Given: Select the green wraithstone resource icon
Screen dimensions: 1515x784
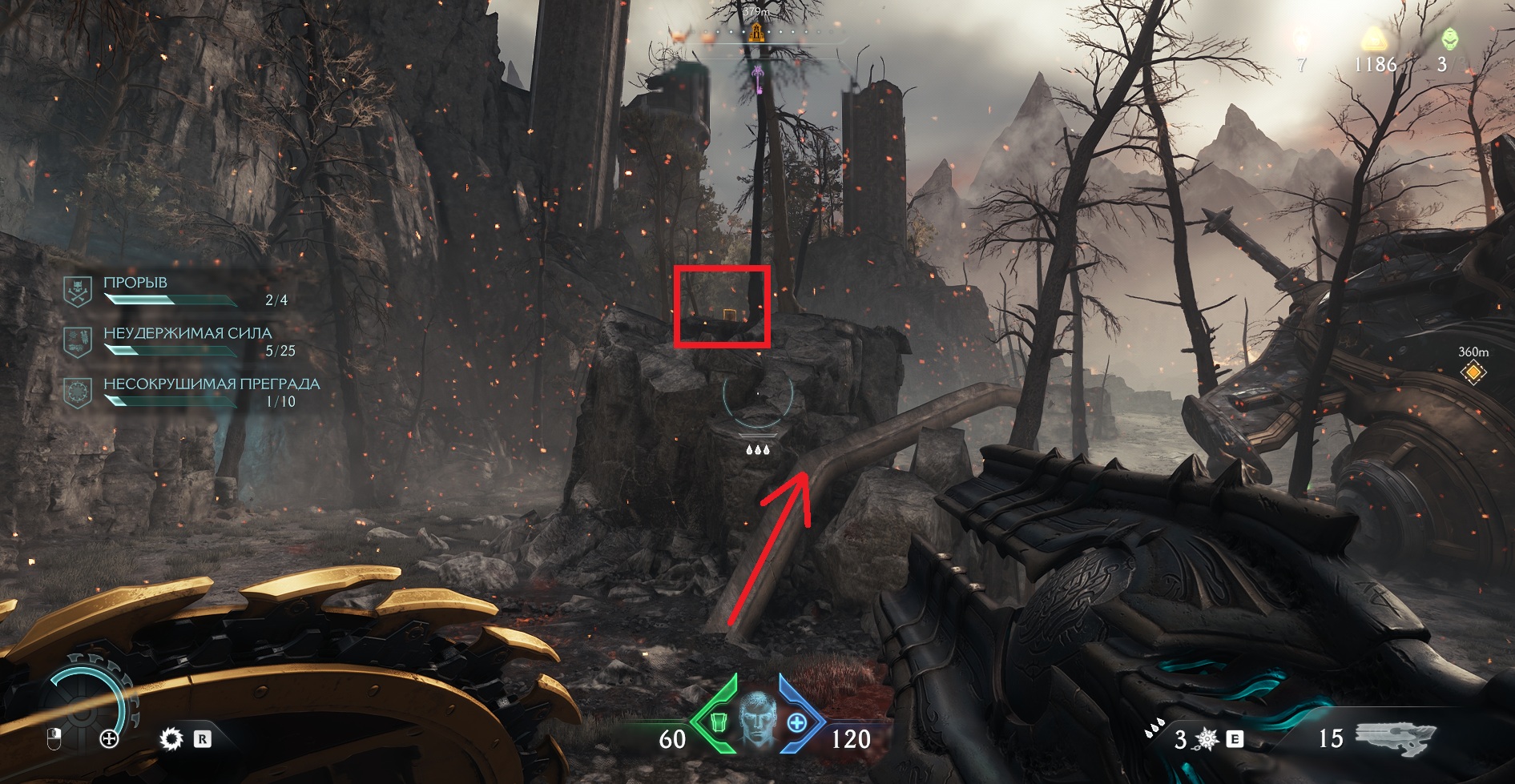Looking at the screenshot, I should [1449, 38].
